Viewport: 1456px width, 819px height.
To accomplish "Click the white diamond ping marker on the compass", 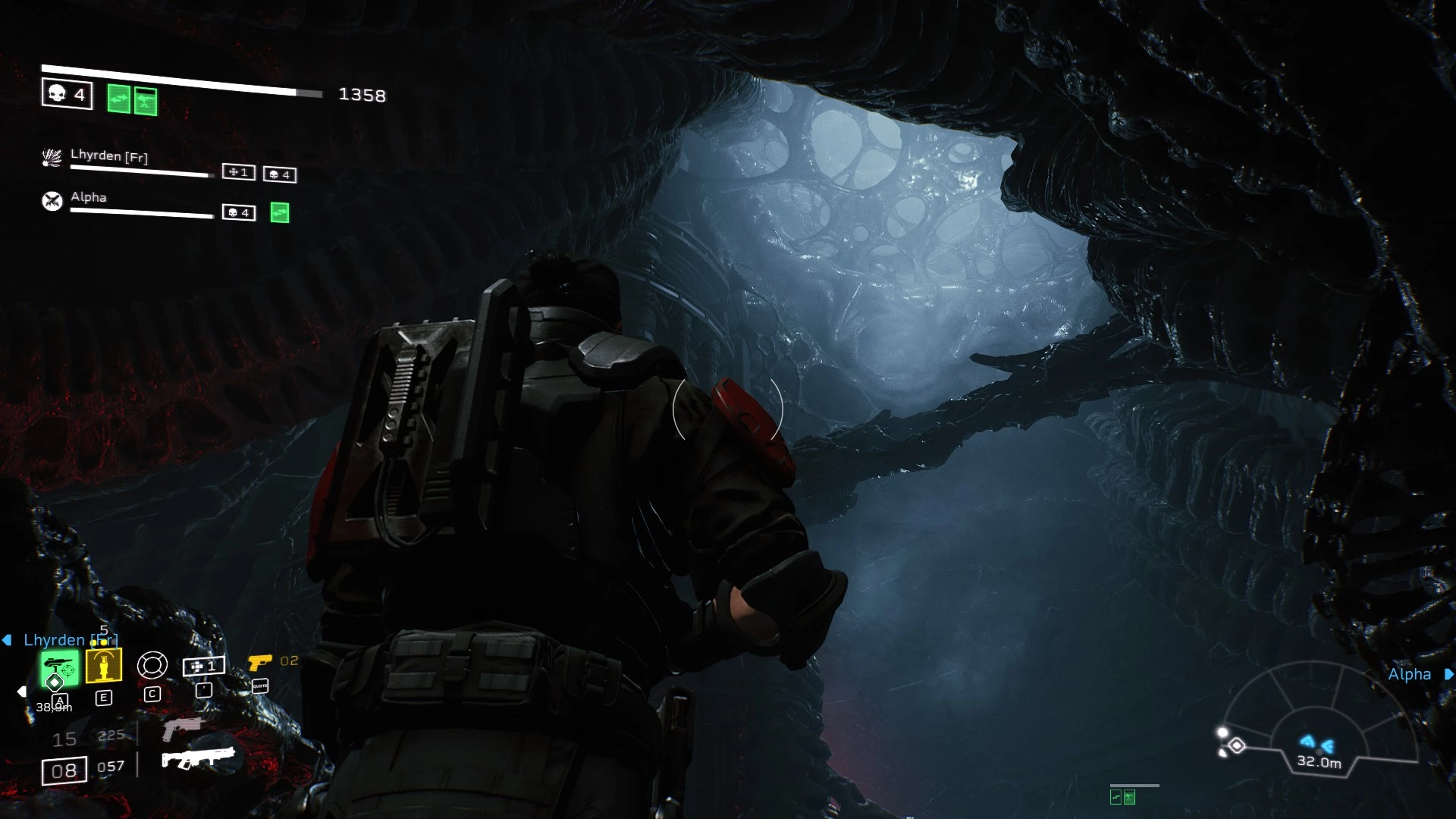I will (x=1237, y=745).
